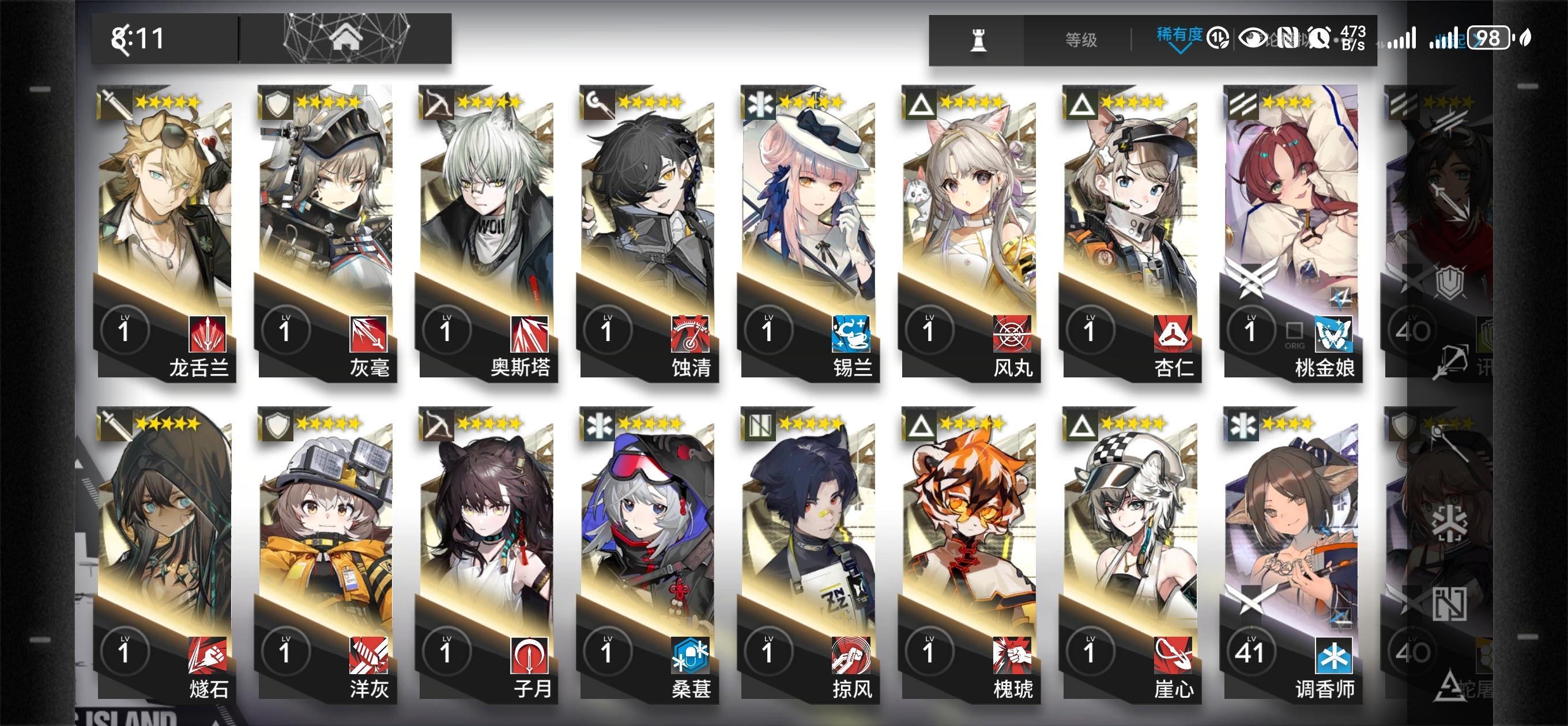Expand the blue chevron under the rarity label
1568x726 pixels.
(x=1181, y=50)
